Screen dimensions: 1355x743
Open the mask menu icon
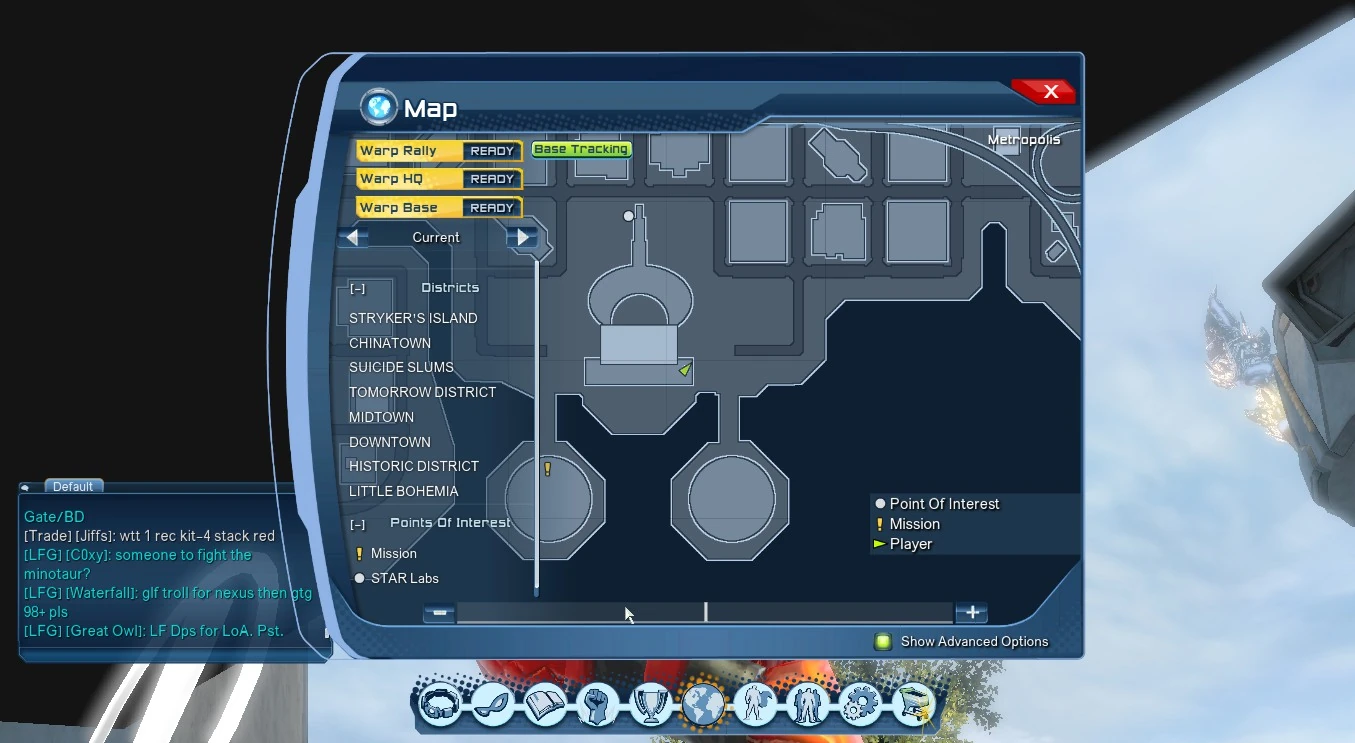click(x=491, y=704)
